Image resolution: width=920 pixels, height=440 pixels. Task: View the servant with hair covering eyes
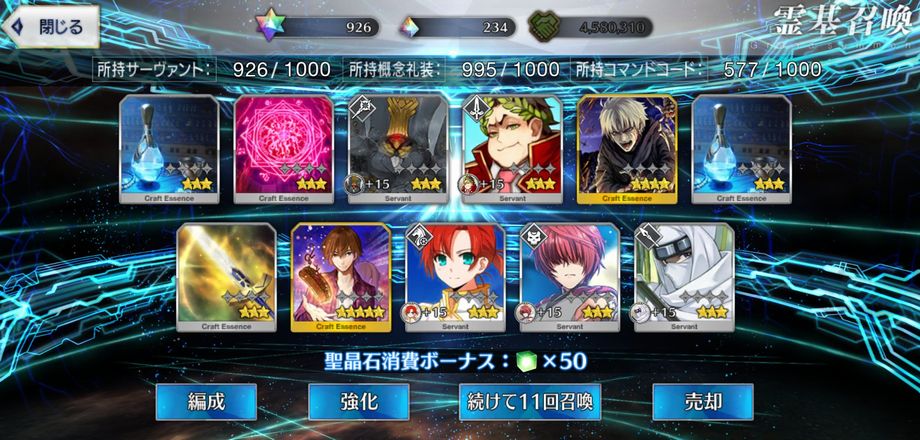coord(570,277)
